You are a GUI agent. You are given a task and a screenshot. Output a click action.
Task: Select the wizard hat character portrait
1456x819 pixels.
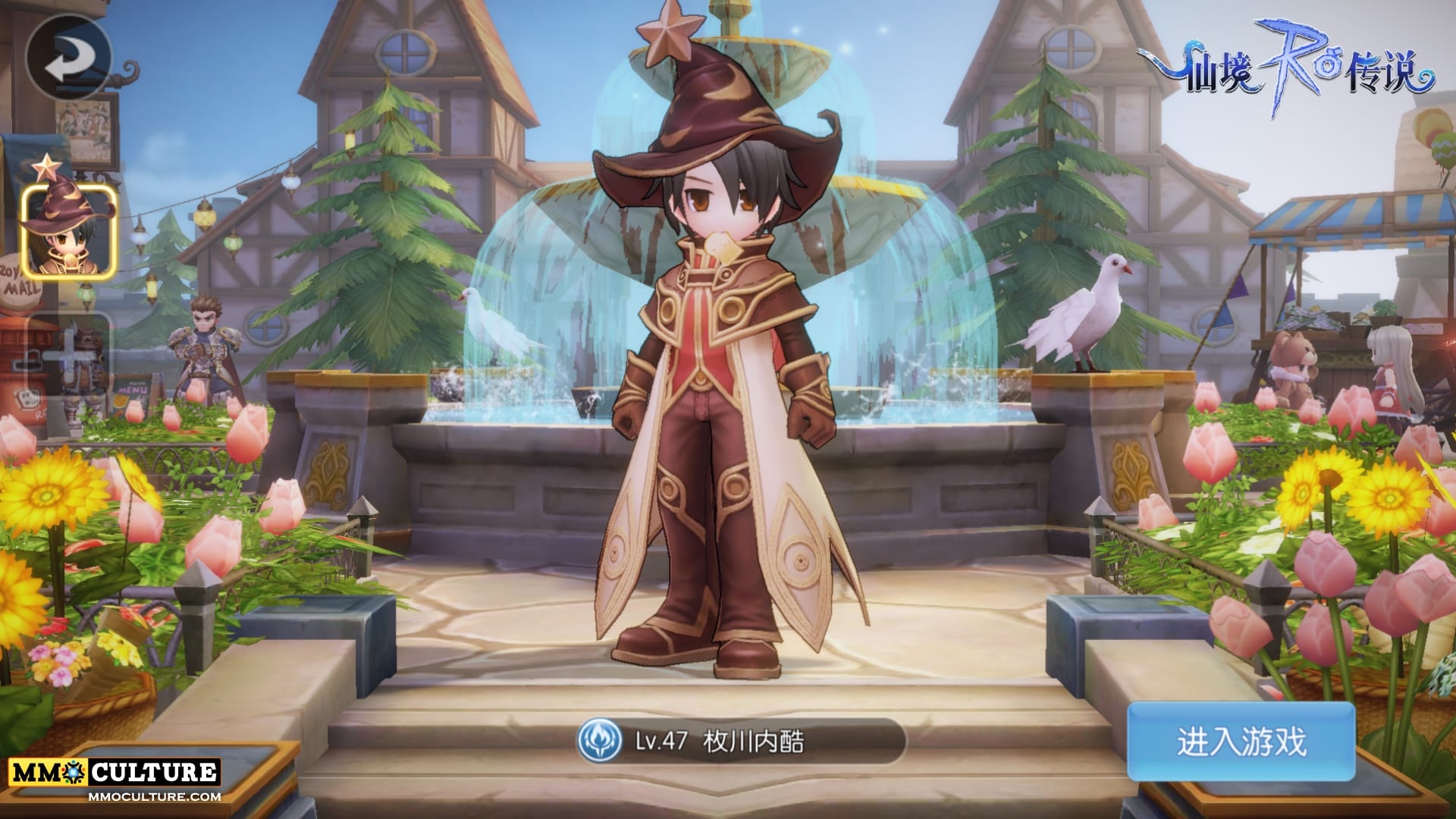[68, 229]
